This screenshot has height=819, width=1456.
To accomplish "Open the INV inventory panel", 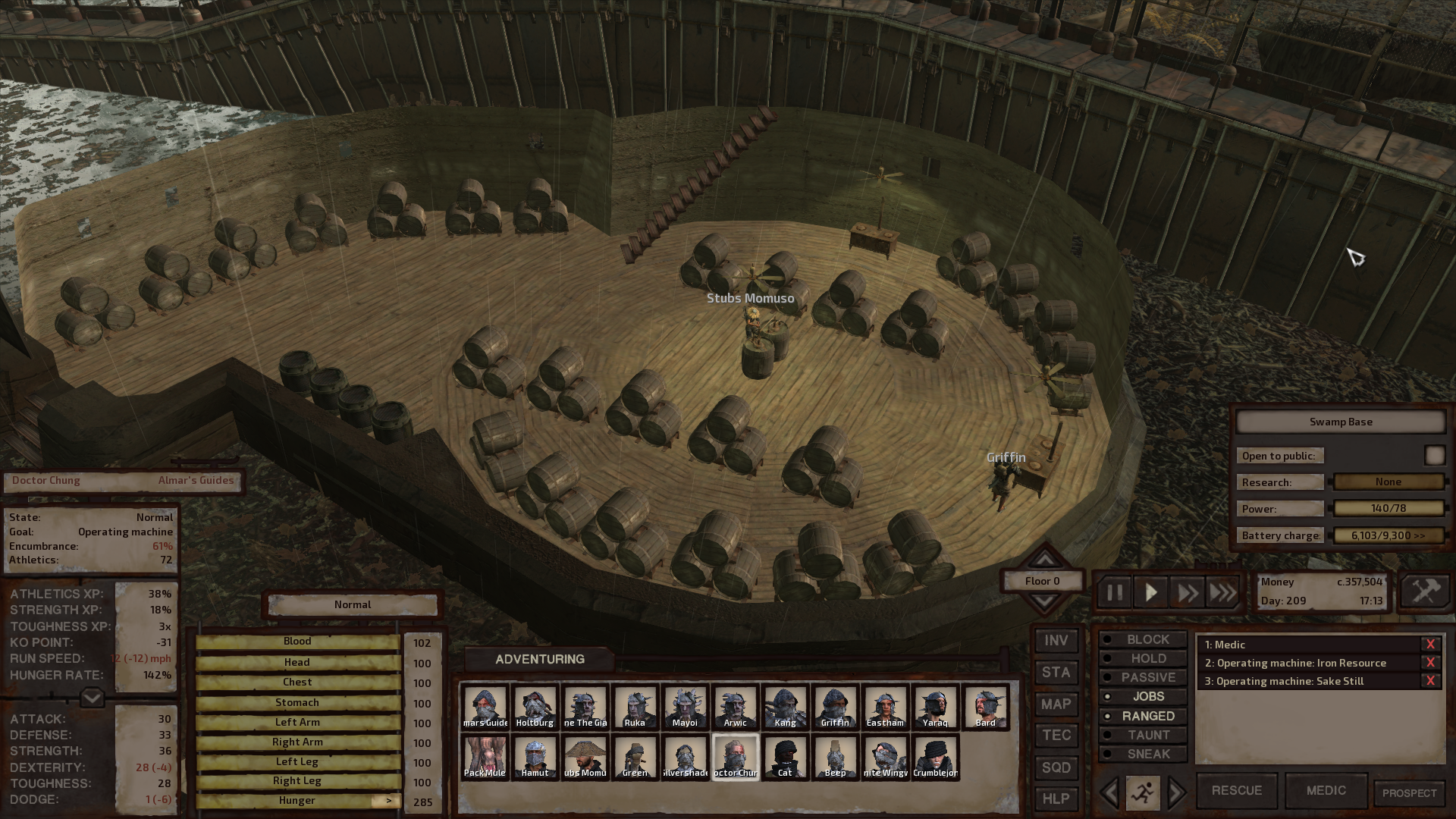I will point(1056,641).
